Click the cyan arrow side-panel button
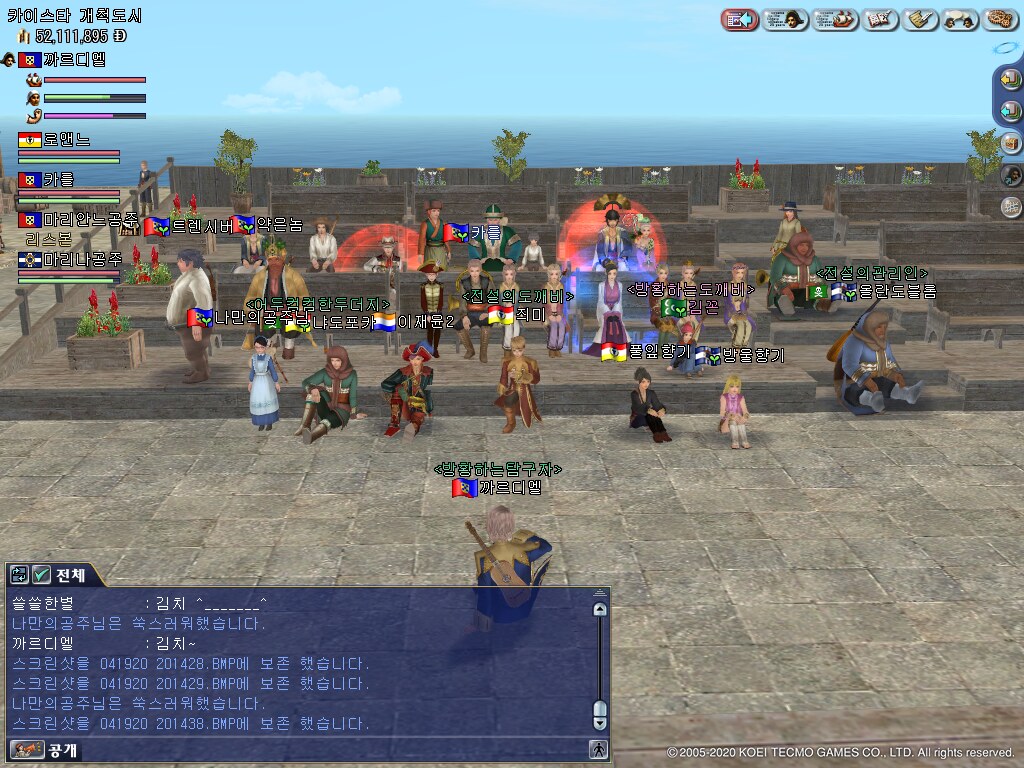The image size is (1024, 768). [1011, 111]
